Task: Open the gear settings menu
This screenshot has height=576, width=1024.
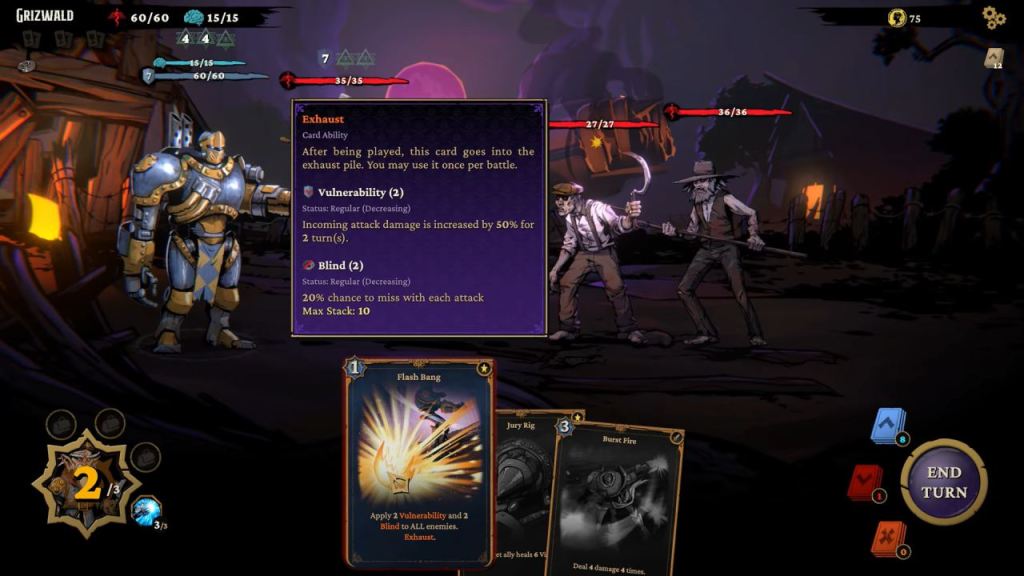Action: [x=992, y=17]
